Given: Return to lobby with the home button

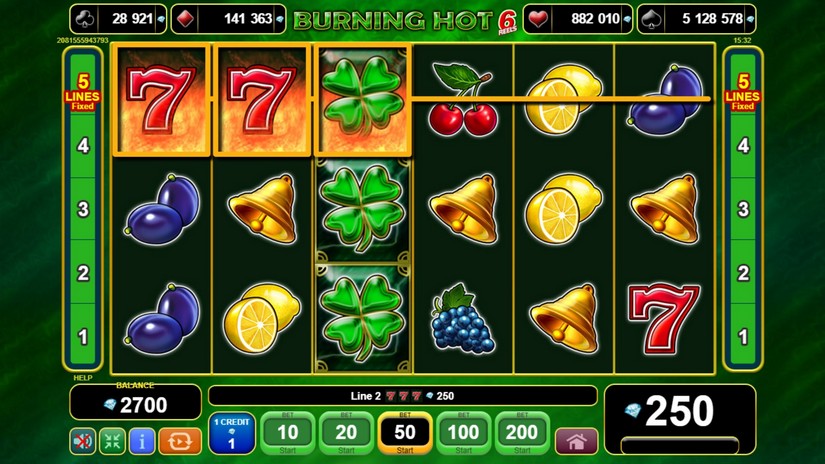Looking at the screenshot, I should pyautogui.click(x=576, y=440).
